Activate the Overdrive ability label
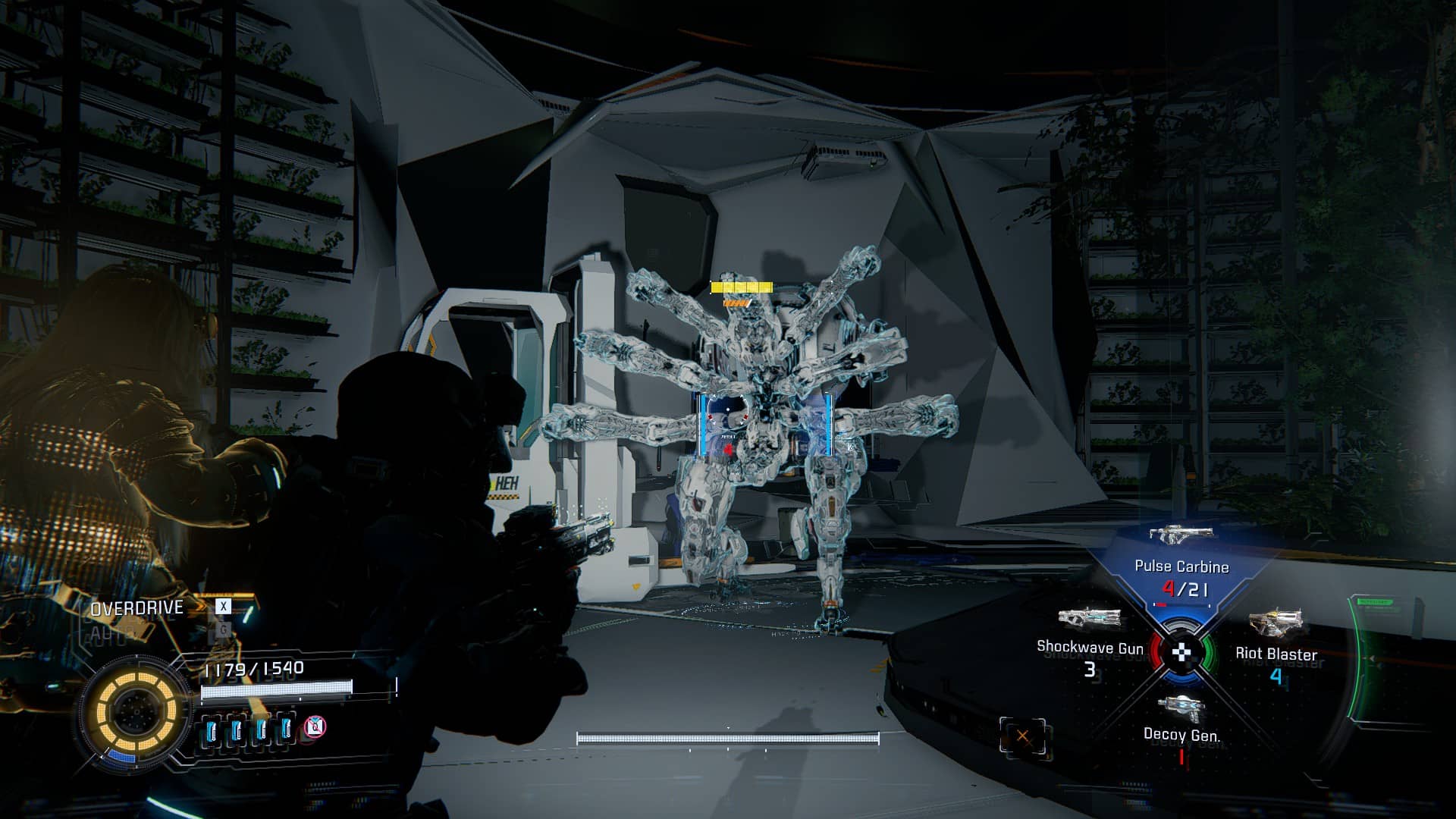 [137, 608]
